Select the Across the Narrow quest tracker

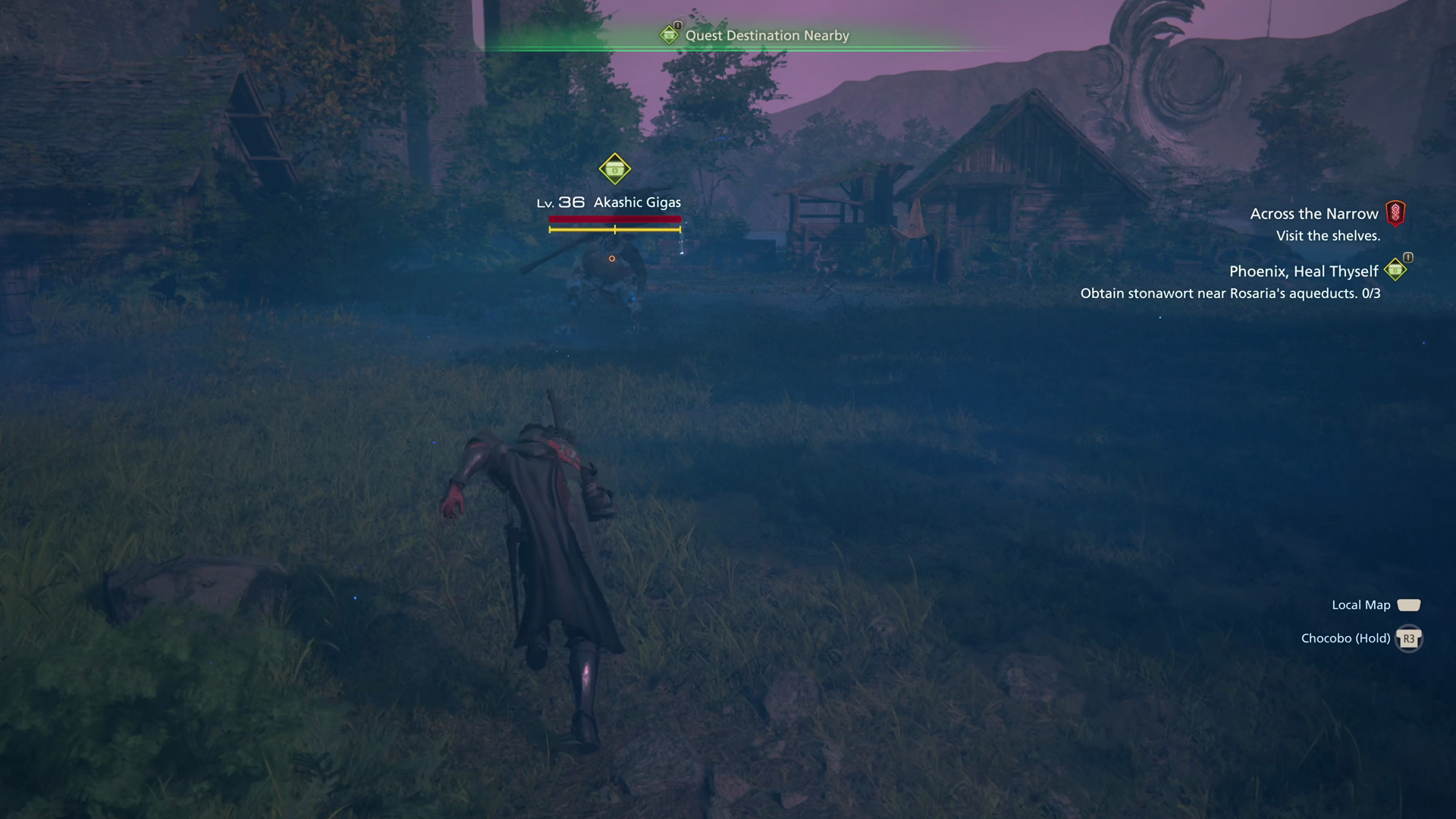click(1313, 214)
